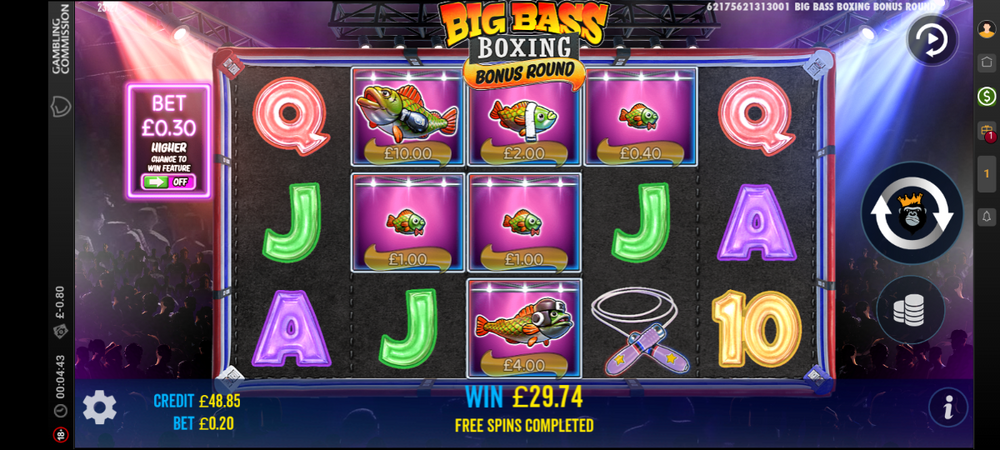This screenshot has width=1000, height=450.
Task: Open the green dollar deposit button
Action: pyautogui.click(x=986, y=96)
